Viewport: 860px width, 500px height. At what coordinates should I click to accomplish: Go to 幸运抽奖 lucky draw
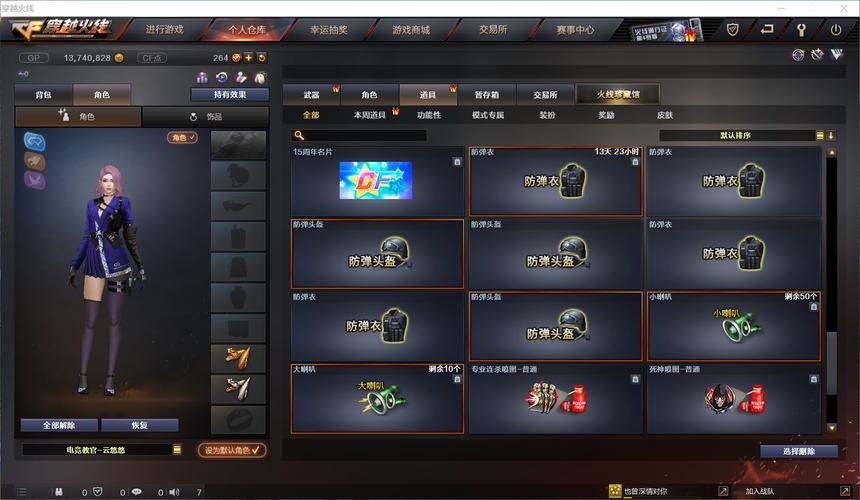pos(329,30)
